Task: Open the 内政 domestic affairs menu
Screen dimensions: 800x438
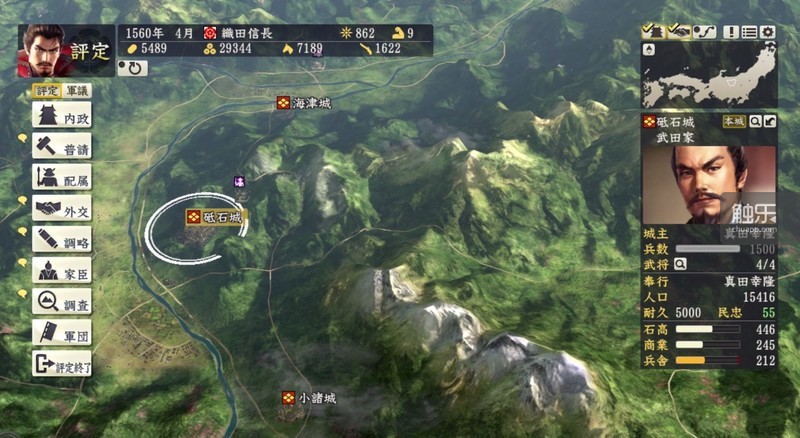Action: point(62,116)
